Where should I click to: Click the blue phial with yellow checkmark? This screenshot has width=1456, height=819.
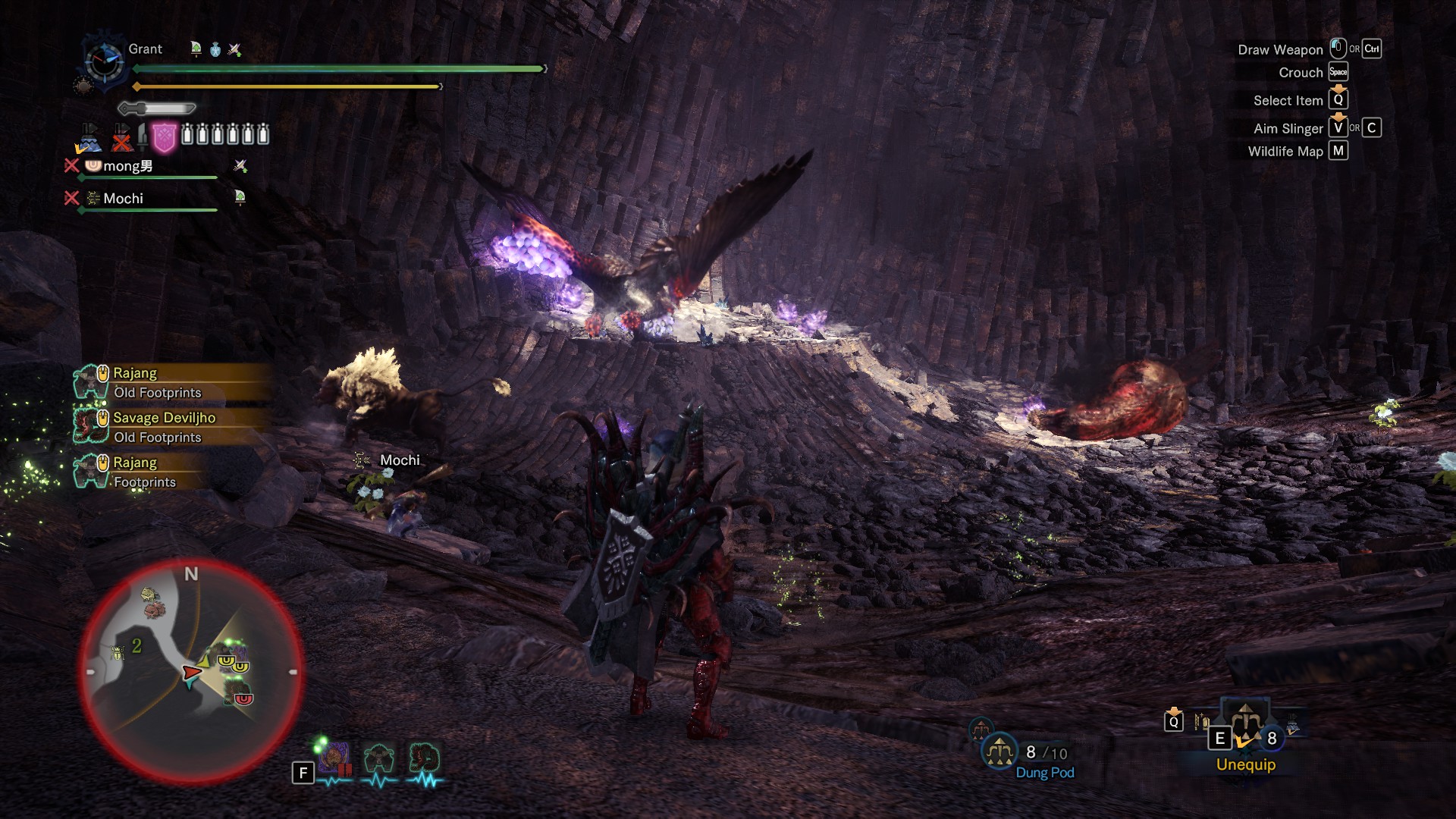tap(89, 139)
